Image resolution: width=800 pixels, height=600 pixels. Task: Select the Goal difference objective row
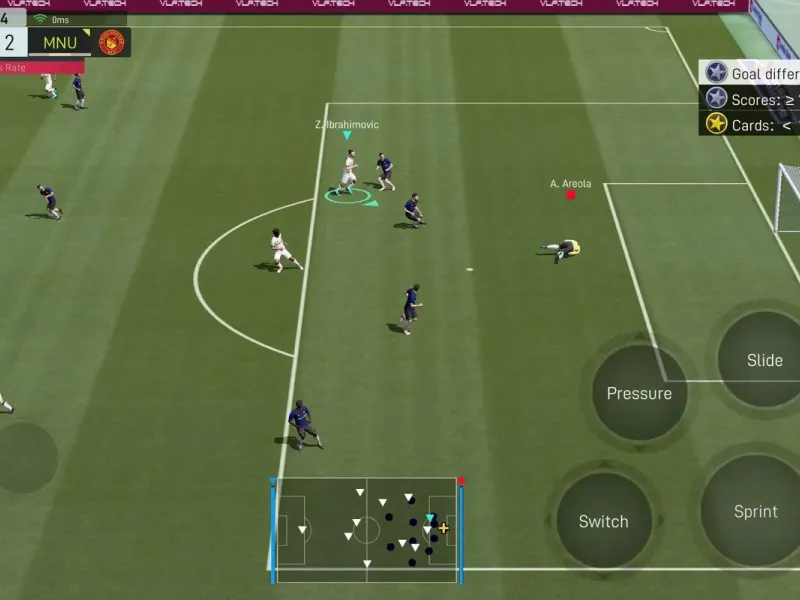click(752, 73)
